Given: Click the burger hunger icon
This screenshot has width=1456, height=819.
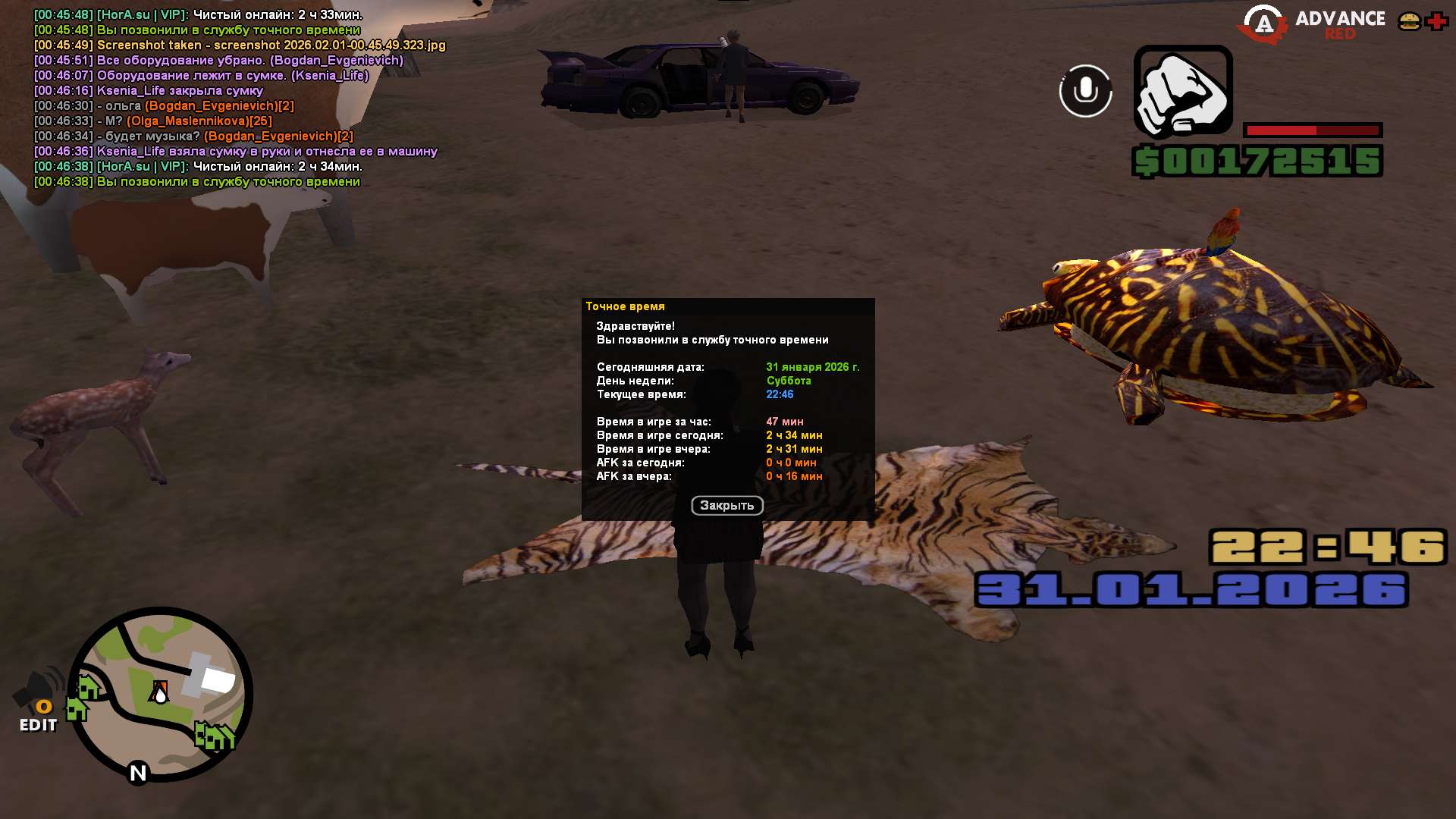Looking at the screenshot, I should pos(1410,21).
